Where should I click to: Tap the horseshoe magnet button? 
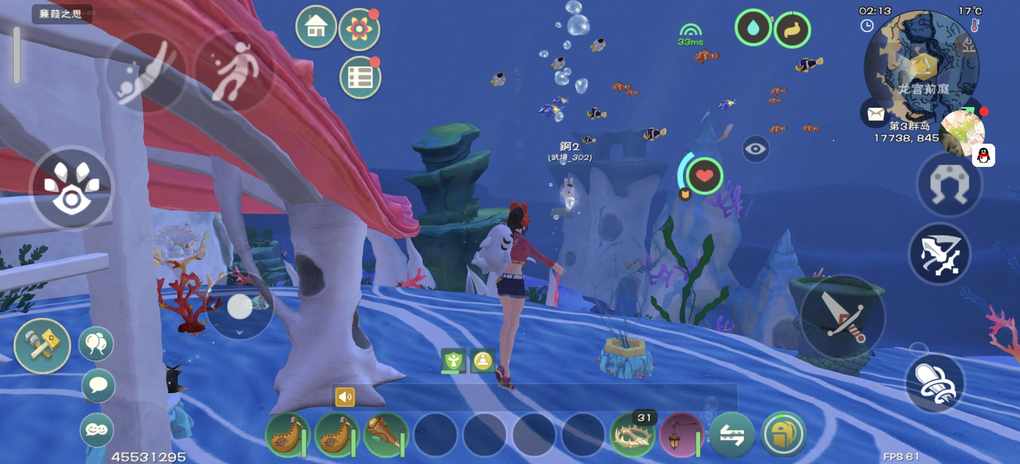tap(948, 185)
